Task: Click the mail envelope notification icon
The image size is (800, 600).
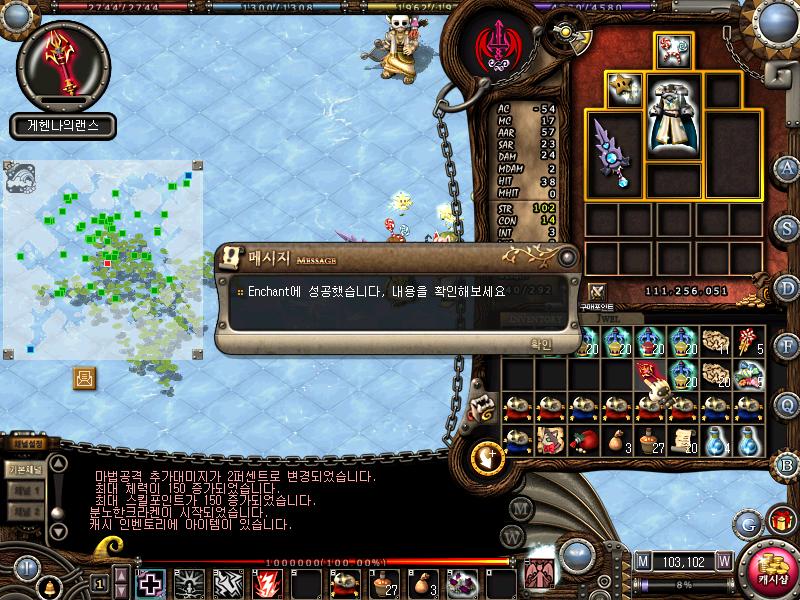Action: 85,378
